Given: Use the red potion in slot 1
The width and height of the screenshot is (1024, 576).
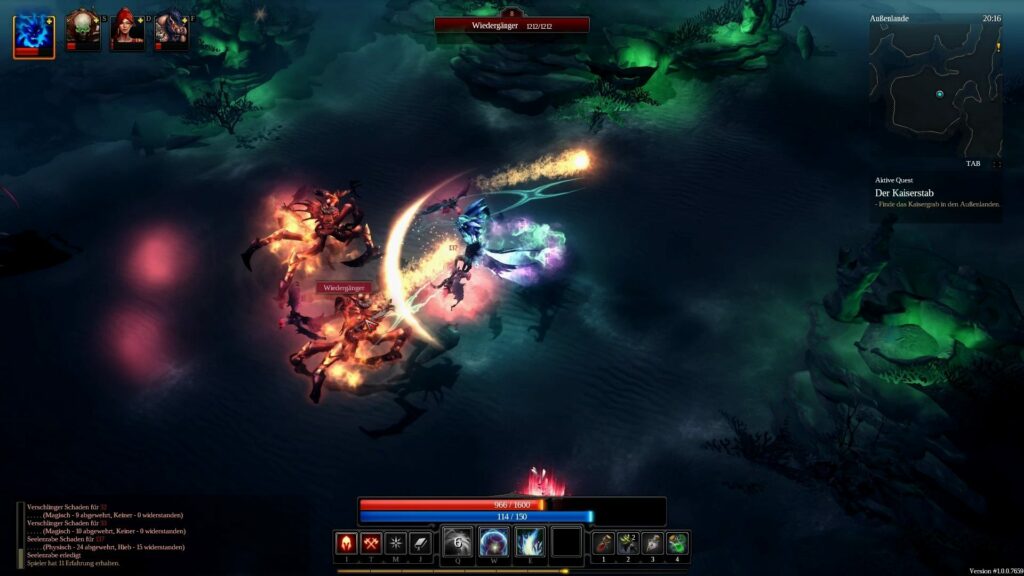Looking at the screenshot, I should (x=603, y=543).
